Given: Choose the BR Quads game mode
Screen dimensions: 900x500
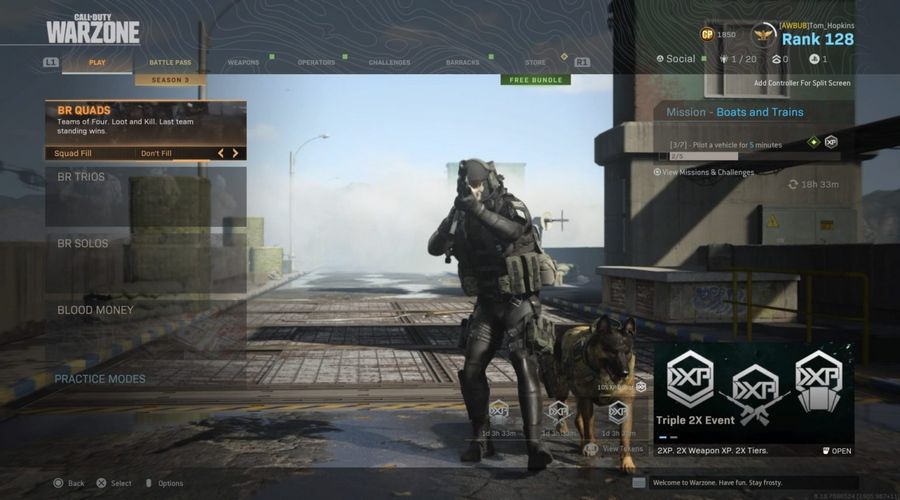Looking at the screenshot, I should 145,121.
